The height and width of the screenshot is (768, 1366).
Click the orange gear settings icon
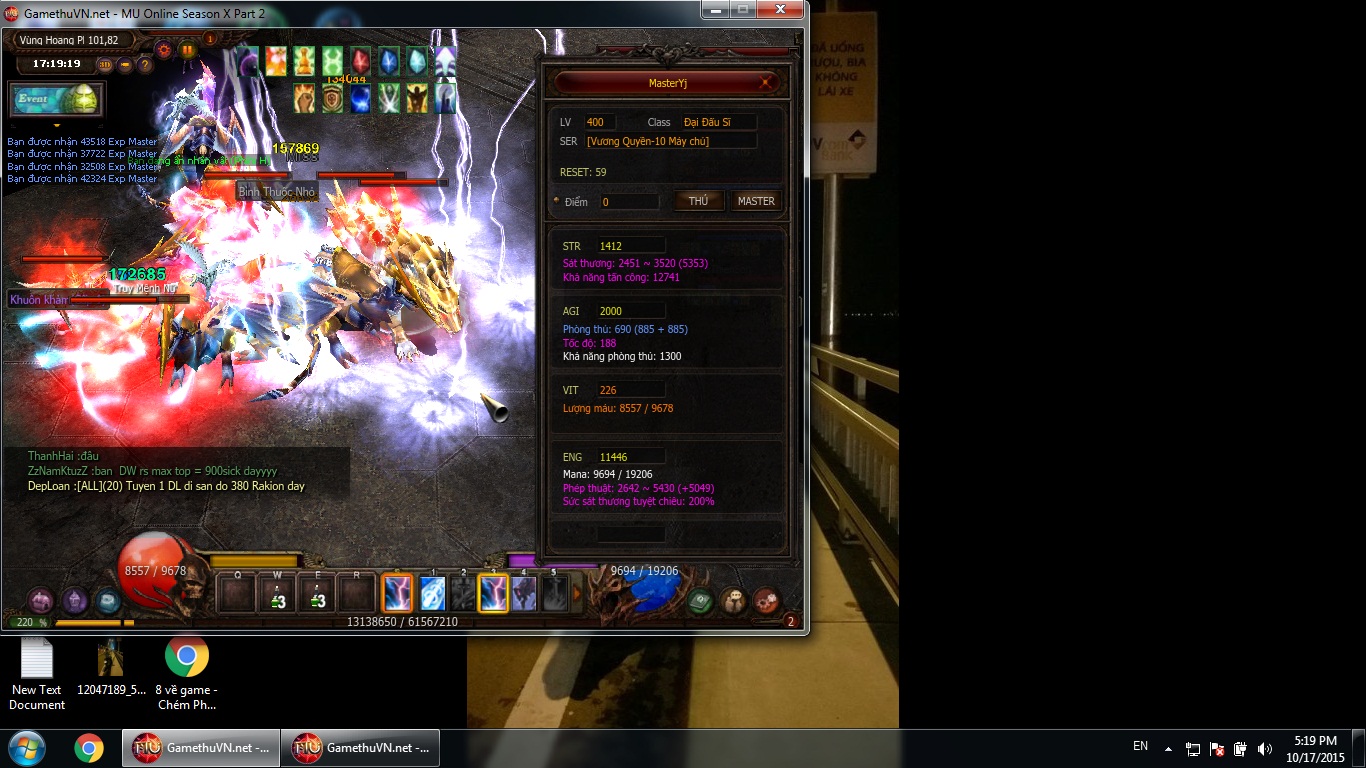tap(164, 48)
